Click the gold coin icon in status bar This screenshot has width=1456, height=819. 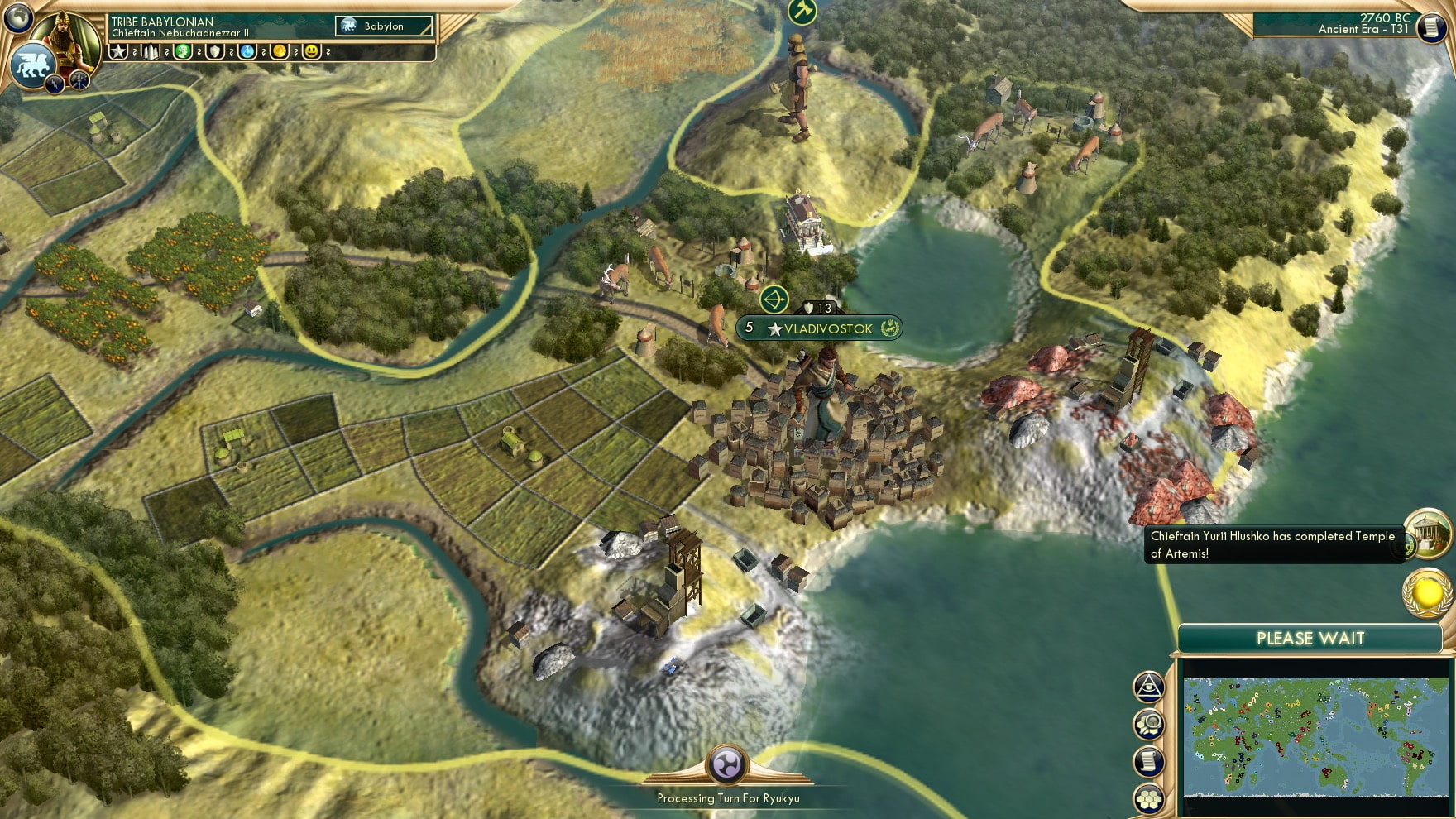point(278,54)
